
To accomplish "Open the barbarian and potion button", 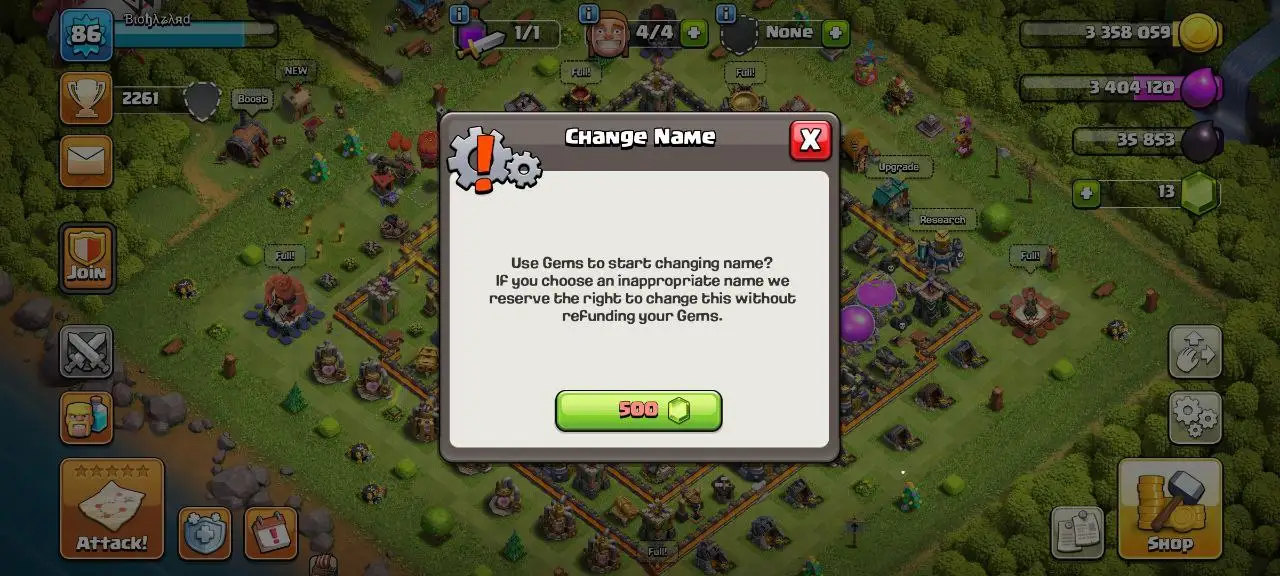I will (x=86, y=417).
